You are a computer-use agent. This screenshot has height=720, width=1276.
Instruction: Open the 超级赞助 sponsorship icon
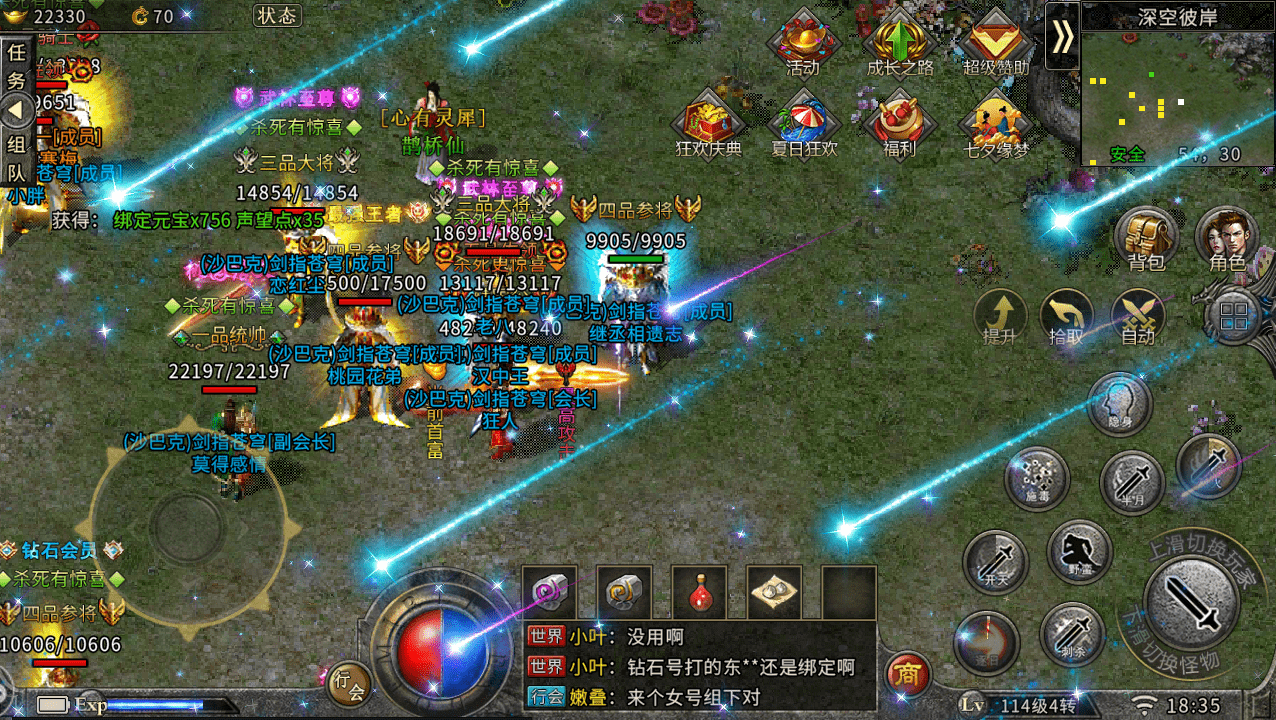tap(995, 44)
